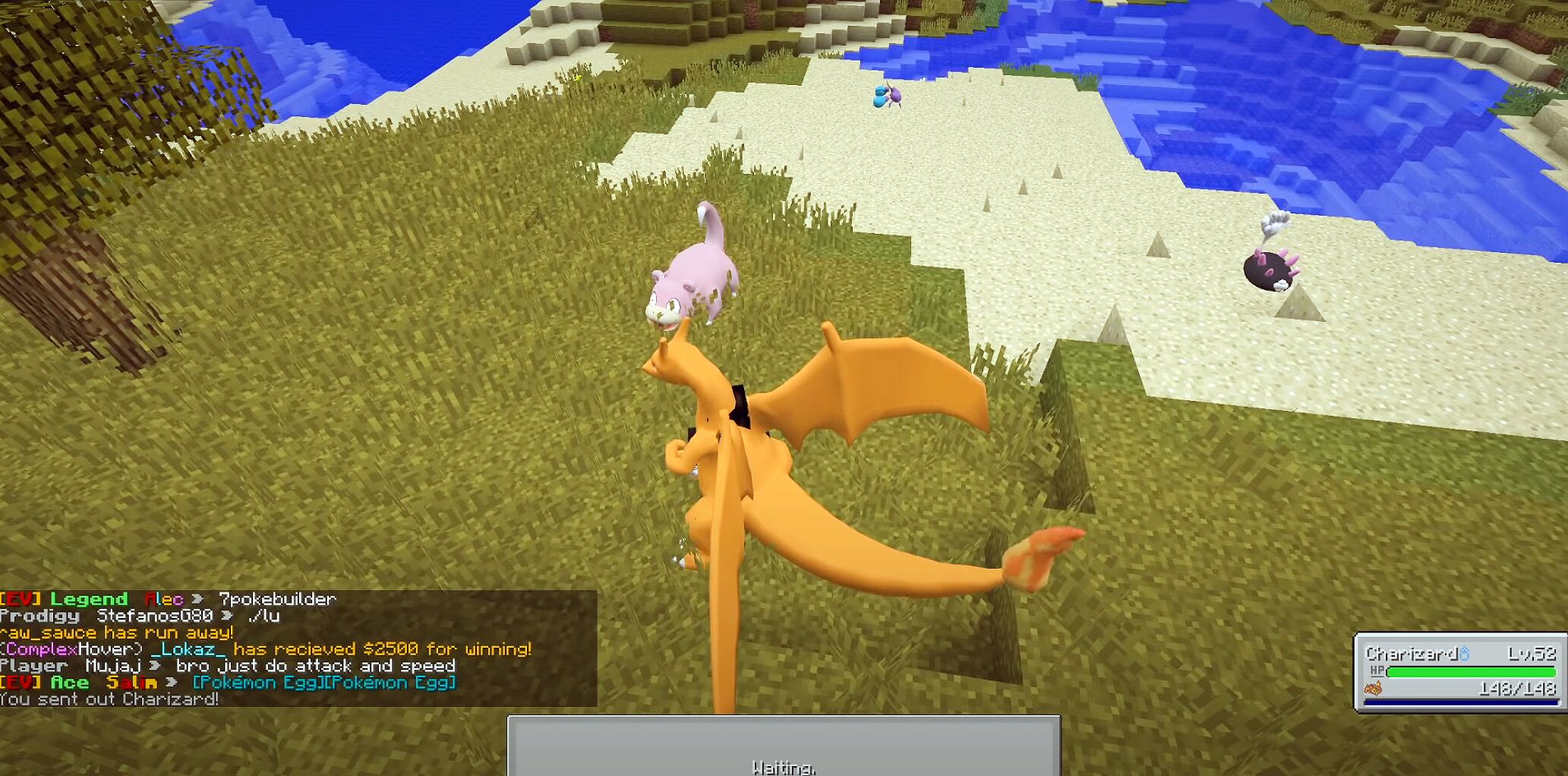Image resolution: width=1568 pixels, height=776 pixels.
Task: Click the 148/148 health count text
Action: 1517,689
